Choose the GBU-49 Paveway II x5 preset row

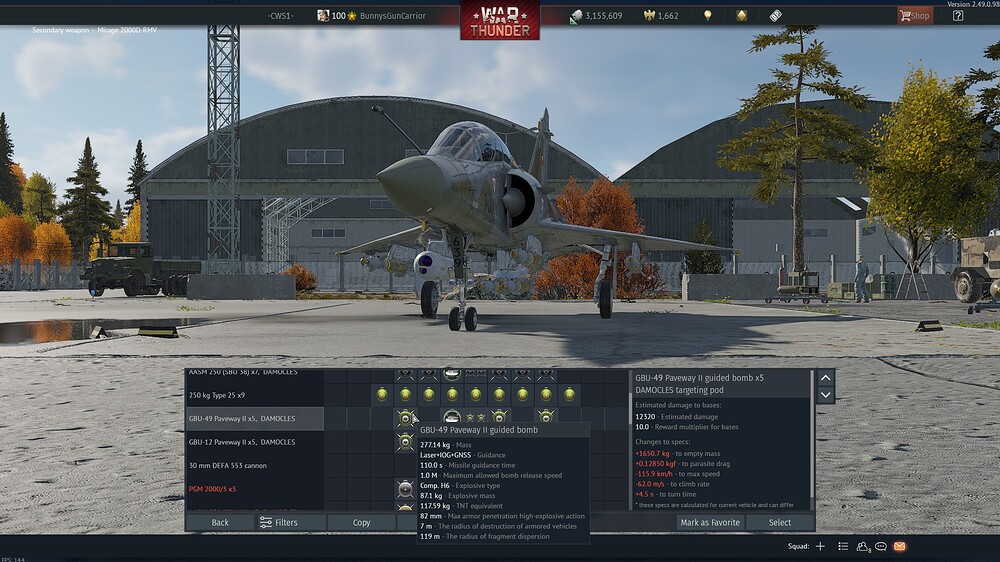(x=252, y=418)
